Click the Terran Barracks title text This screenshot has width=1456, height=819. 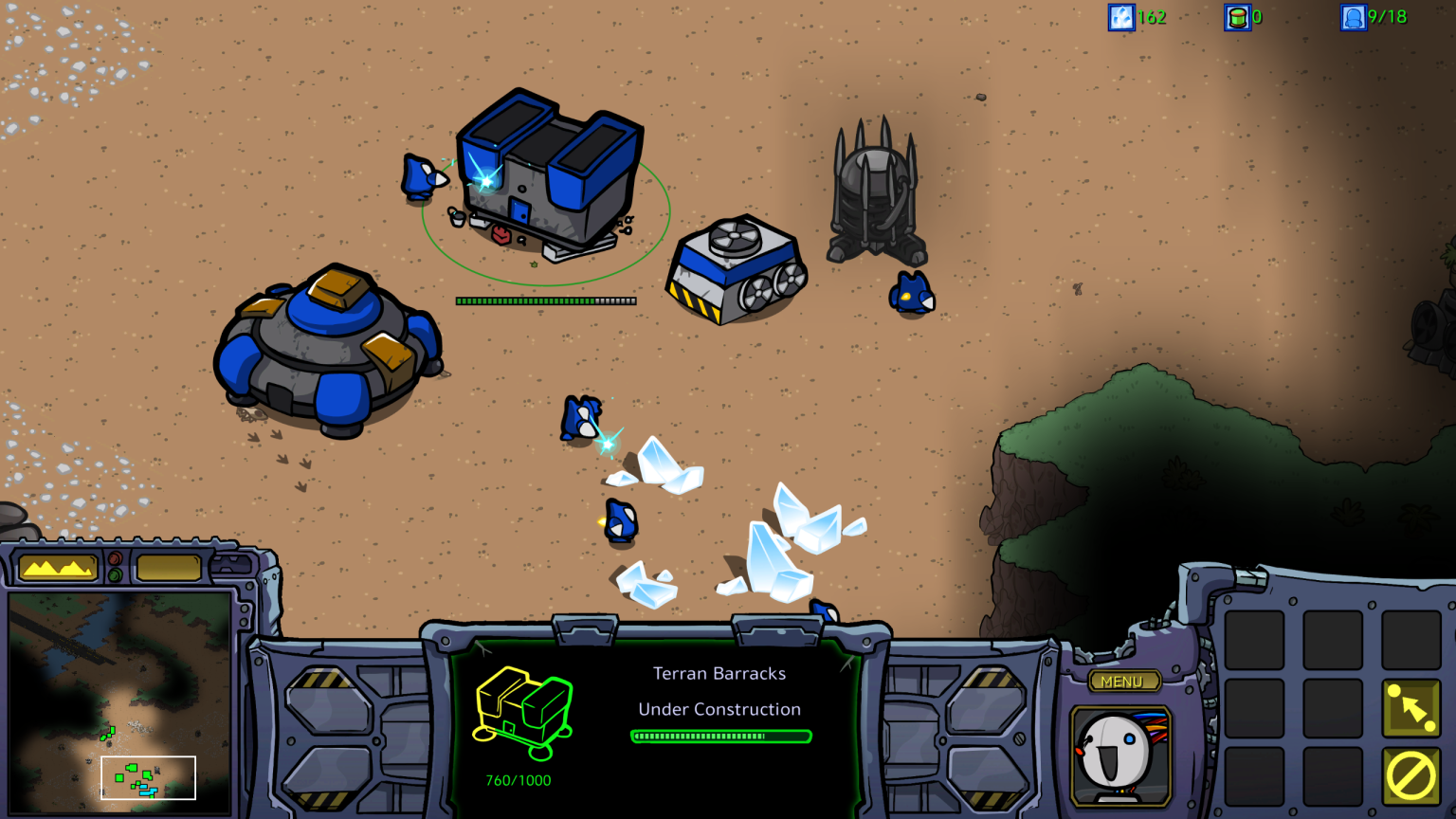(719, 674)
